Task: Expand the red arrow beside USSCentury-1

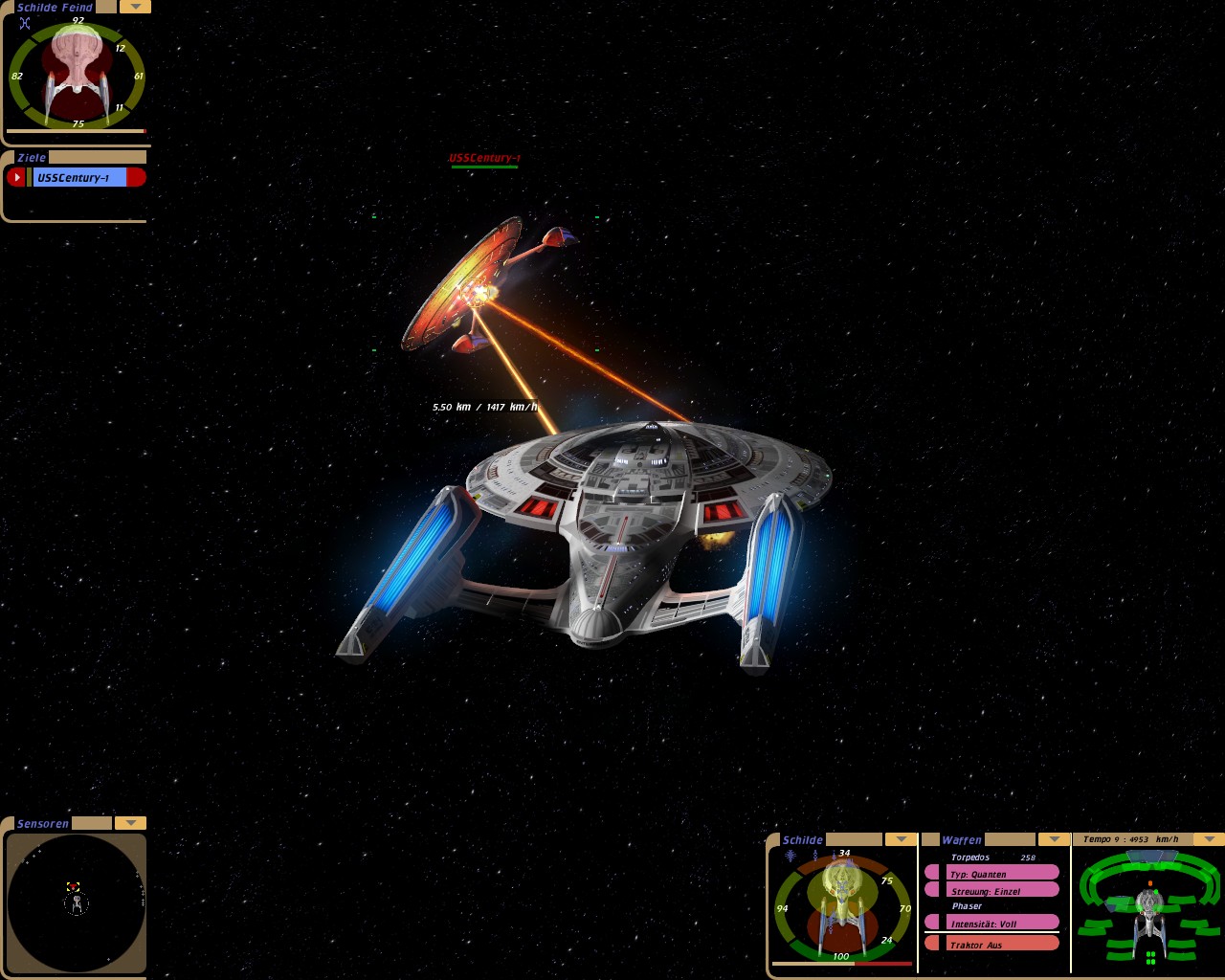Action: (x=16, y=177)
